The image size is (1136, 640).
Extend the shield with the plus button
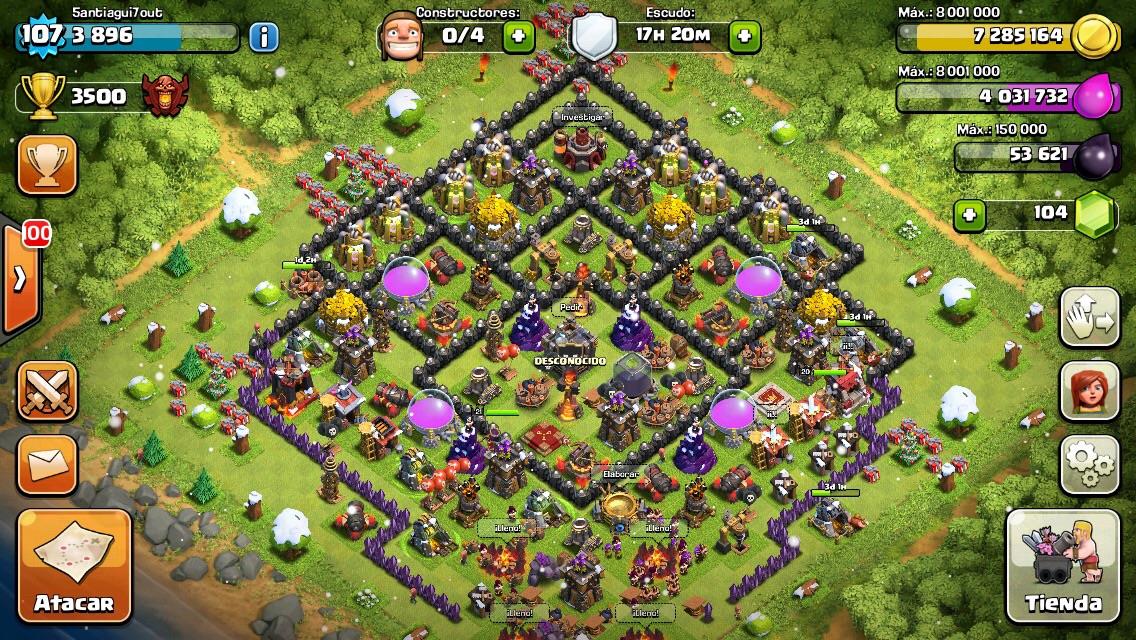point(744,37)
